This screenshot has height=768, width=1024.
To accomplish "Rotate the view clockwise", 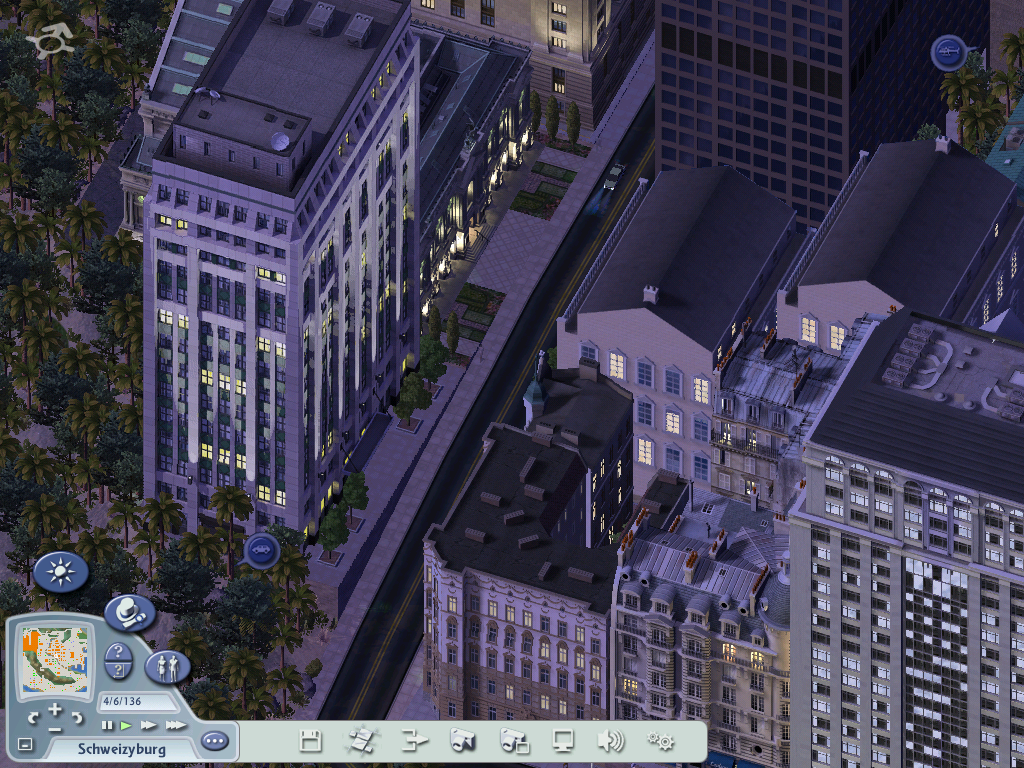I will click(78, 717).
